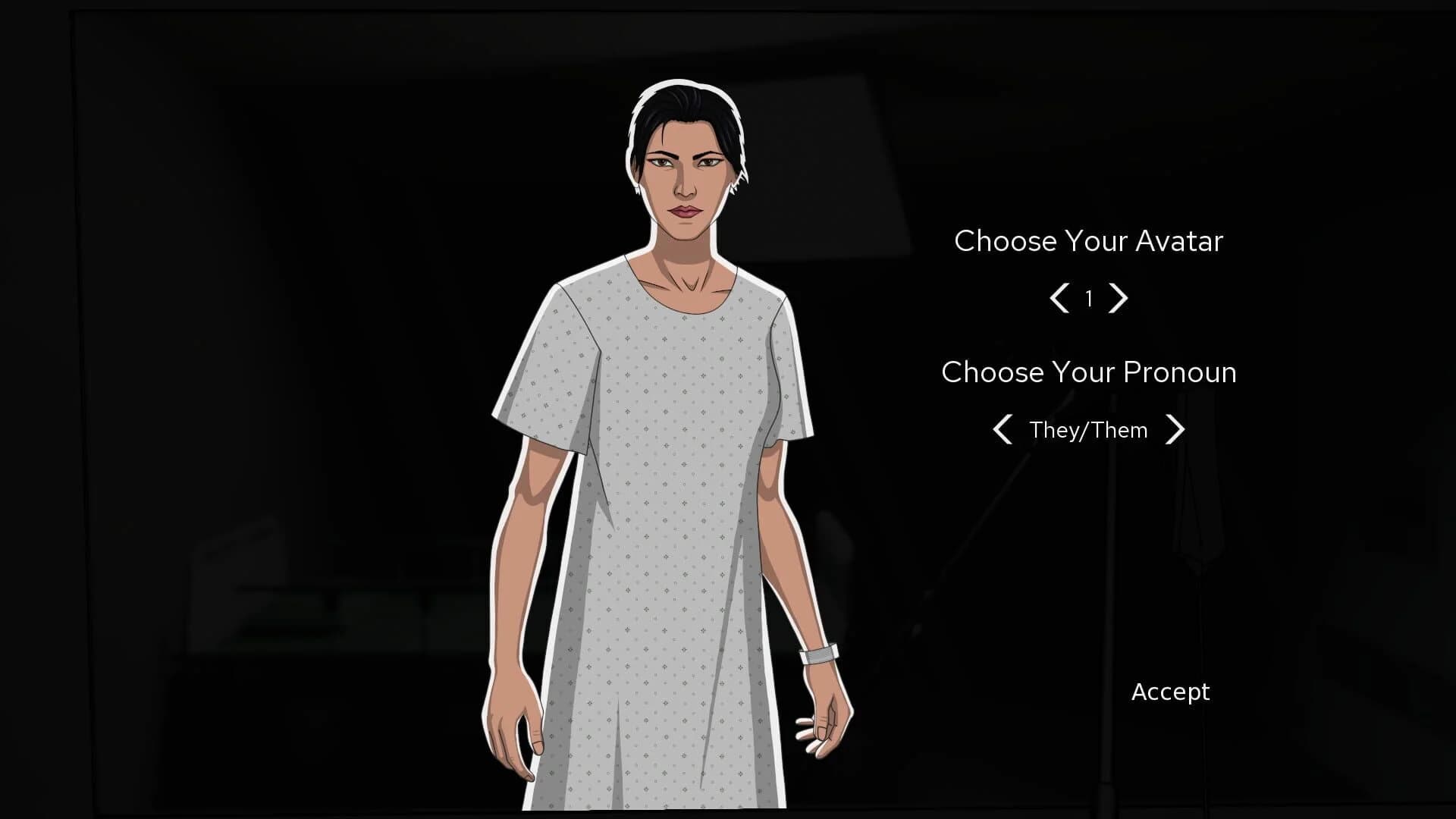Viewport: 1456px width, 819px height.
Task: Select the Choose Your Pronoun heading
Action: click(1088, 372)
